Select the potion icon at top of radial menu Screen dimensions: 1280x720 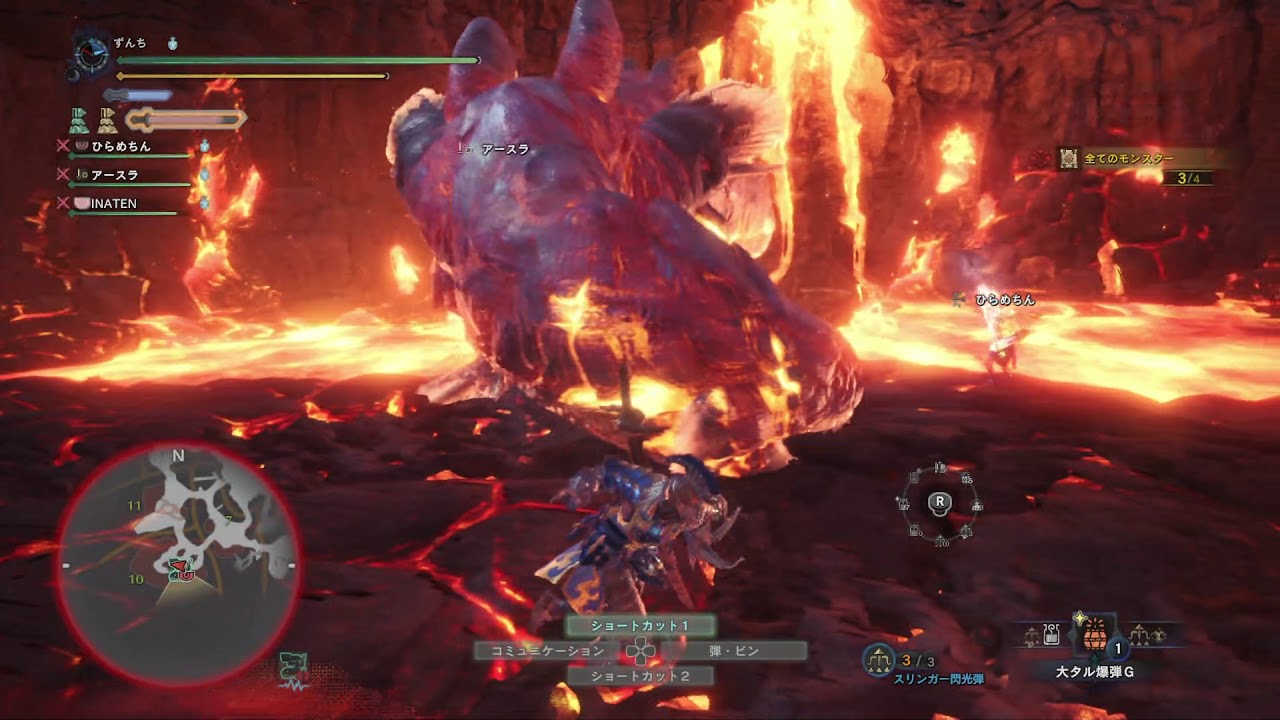tap(938, 467)
